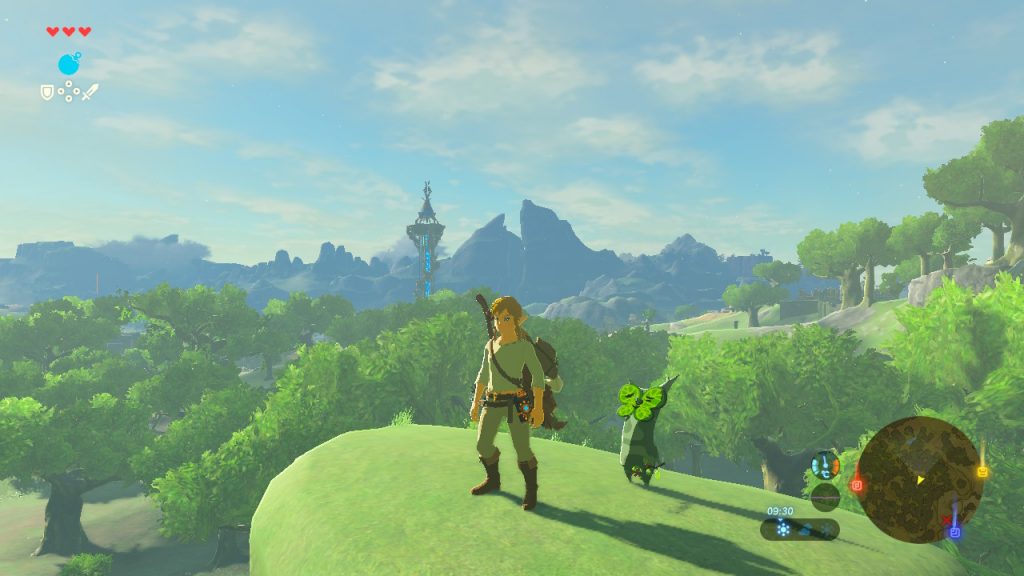Open the weather forecast bar
Screen dimensions: 1024x576
(799, 529)
